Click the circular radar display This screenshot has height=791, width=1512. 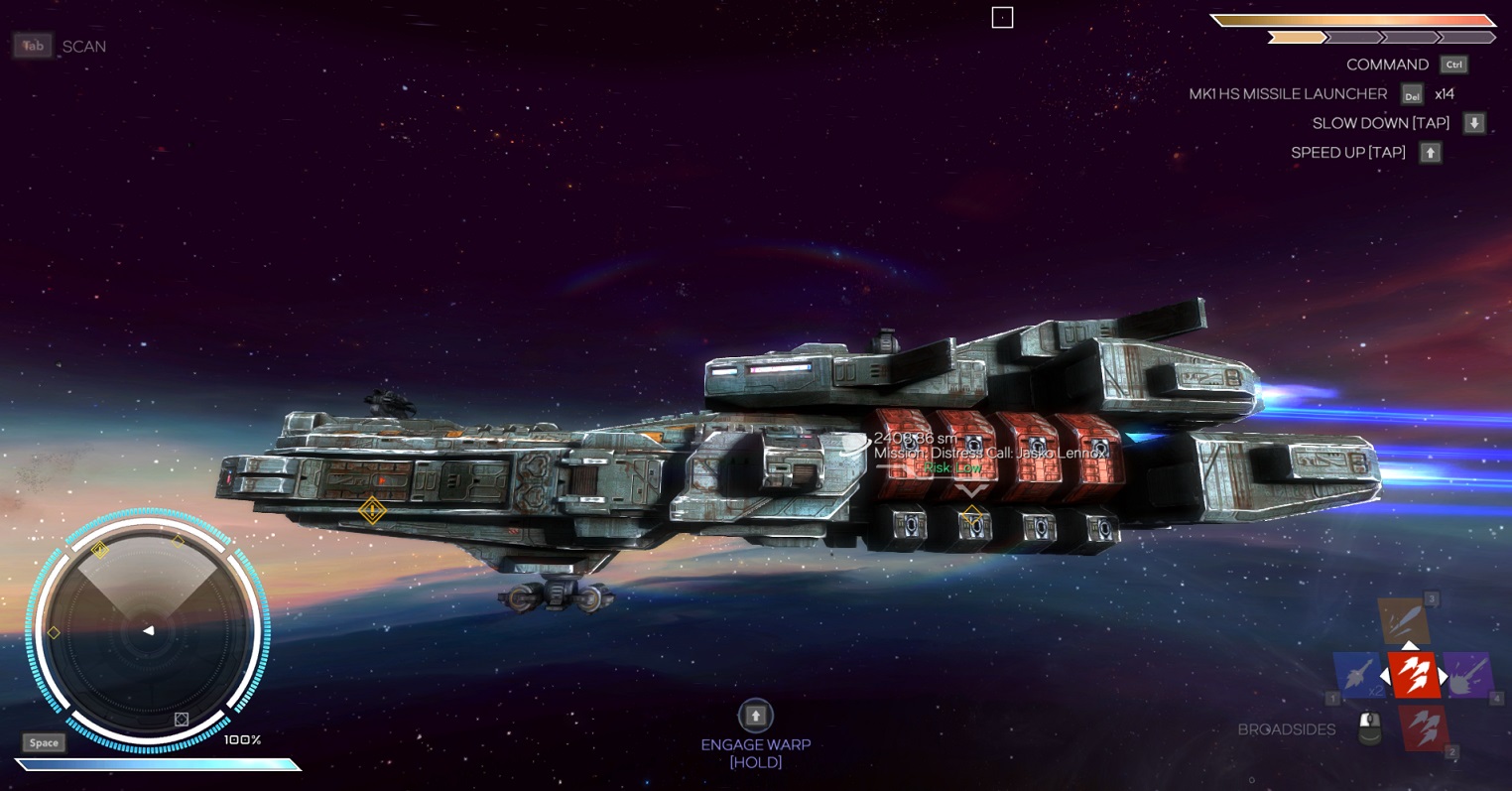148,631
